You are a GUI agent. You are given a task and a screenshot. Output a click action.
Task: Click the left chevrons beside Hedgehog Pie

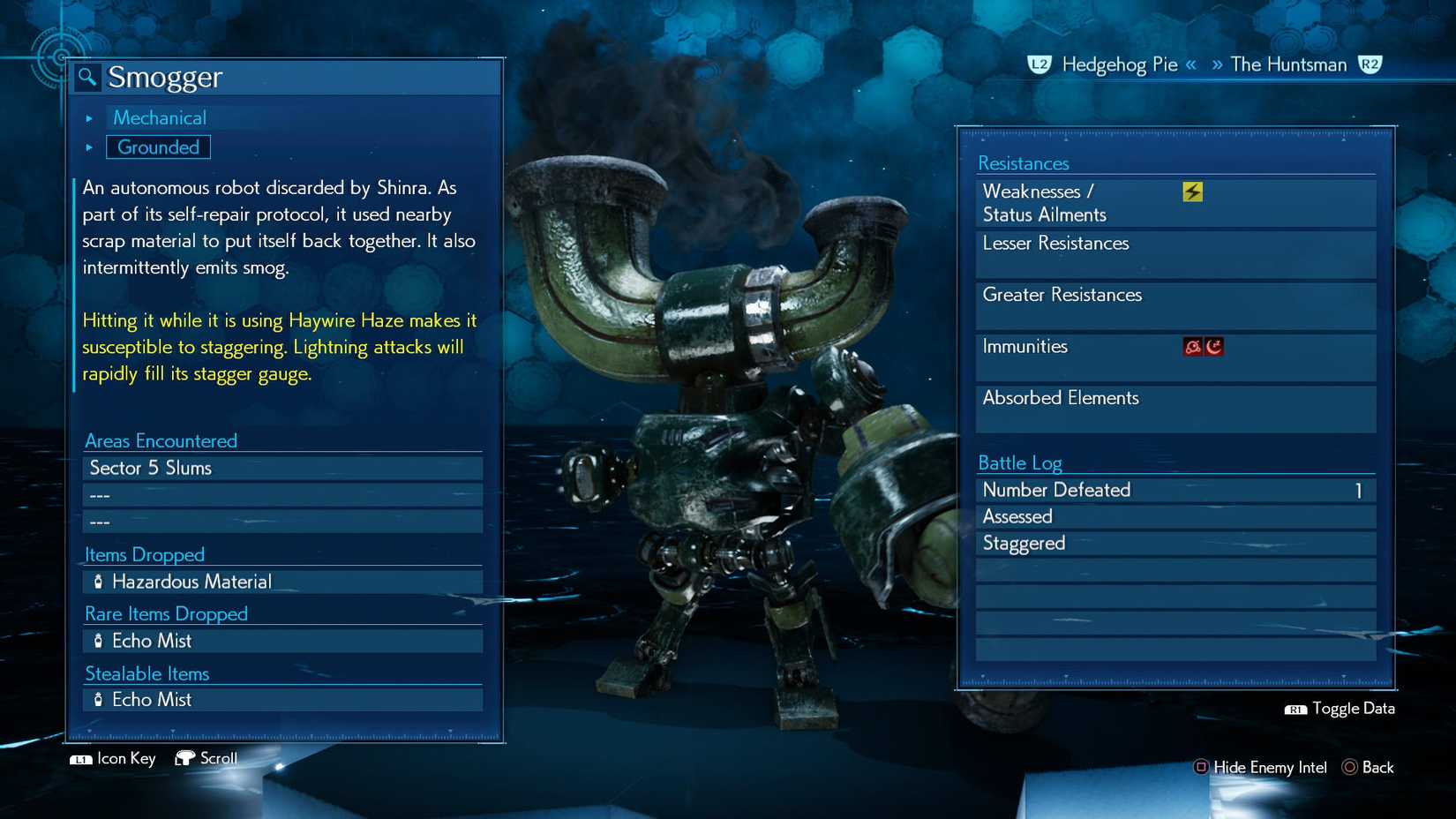click(1190, 64)
